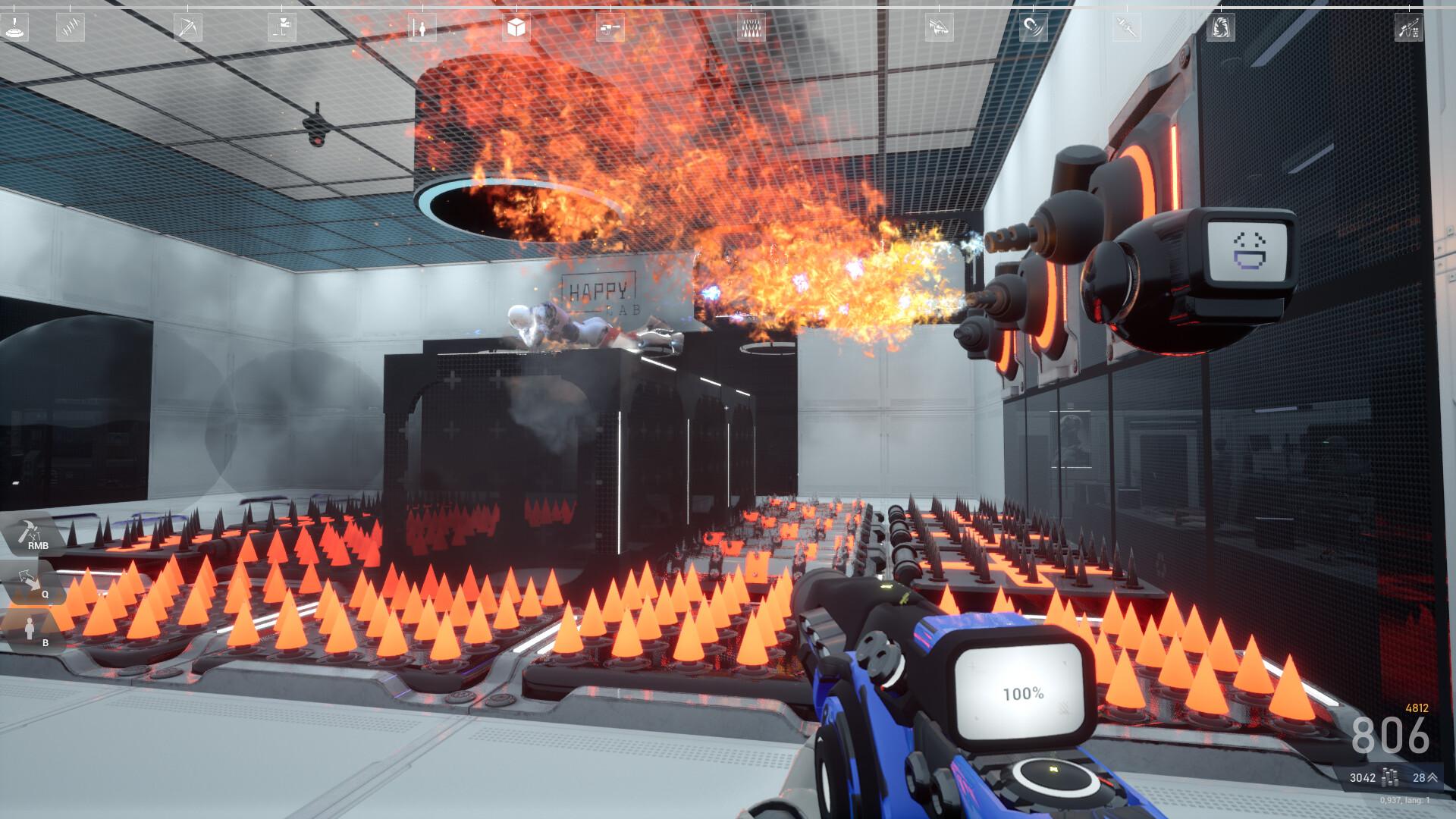
Task: Choose the white cube icon
Action: pos(516,28)
